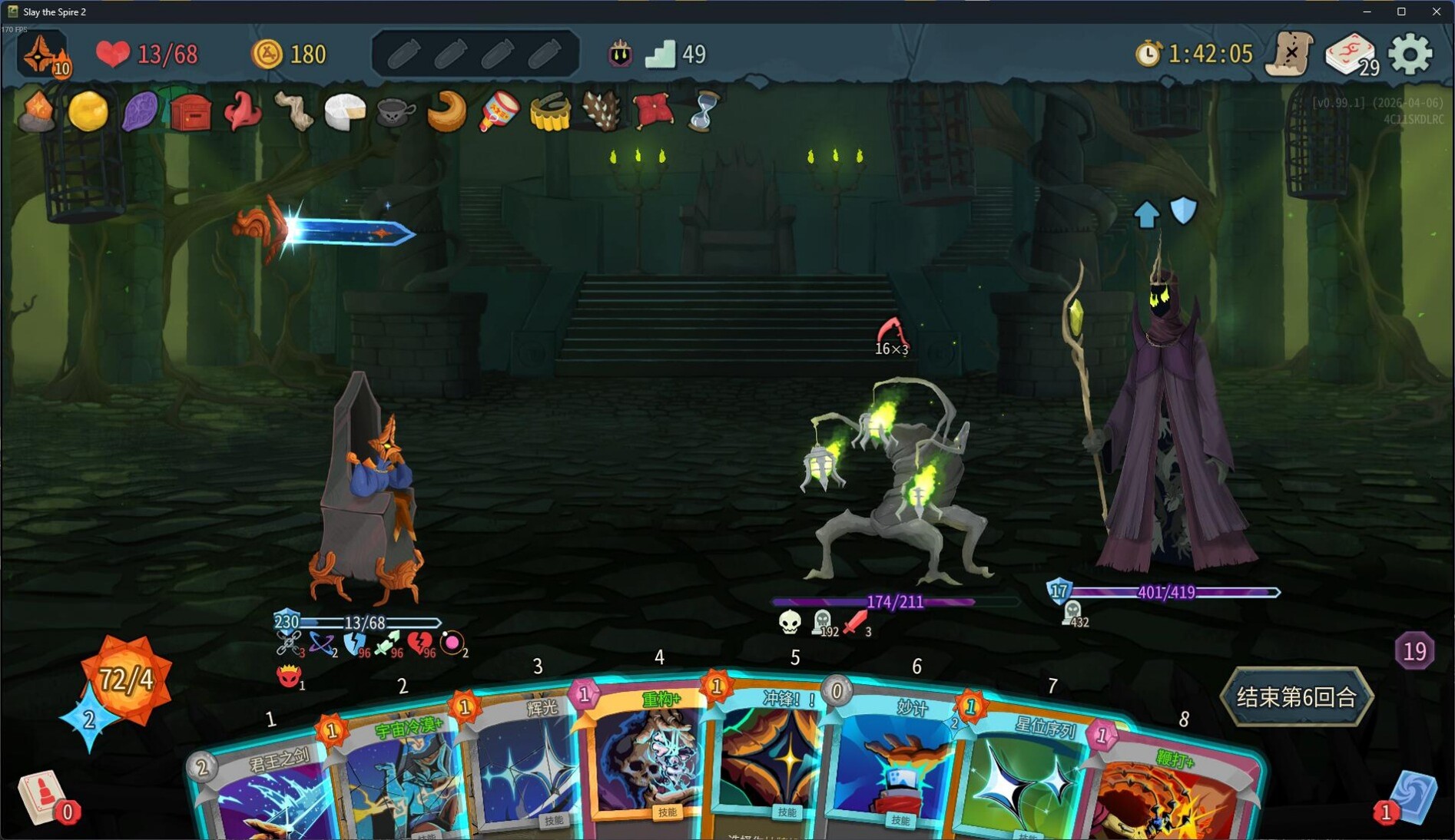
Task: Open the map scroll icon
Action: (x=1291, y=54)
